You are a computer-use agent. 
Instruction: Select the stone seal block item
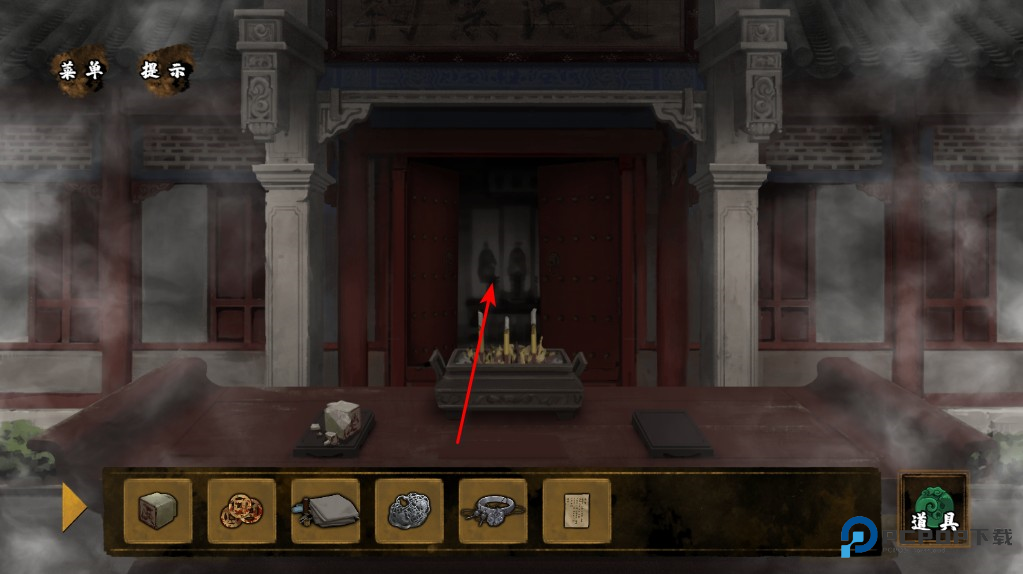[158, 511]
